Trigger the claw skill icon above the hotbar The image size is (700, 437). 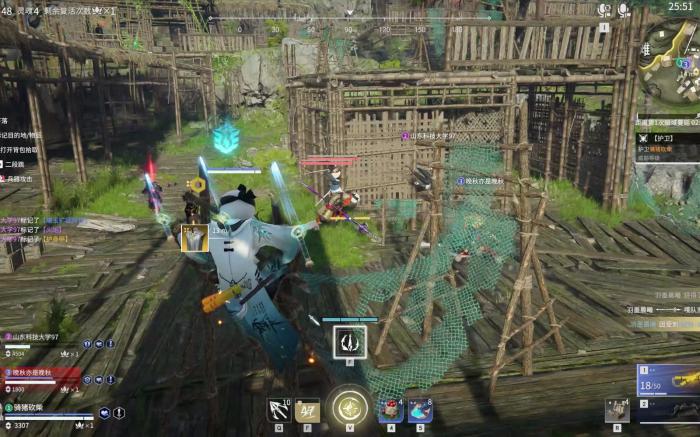tap(349, 342)
